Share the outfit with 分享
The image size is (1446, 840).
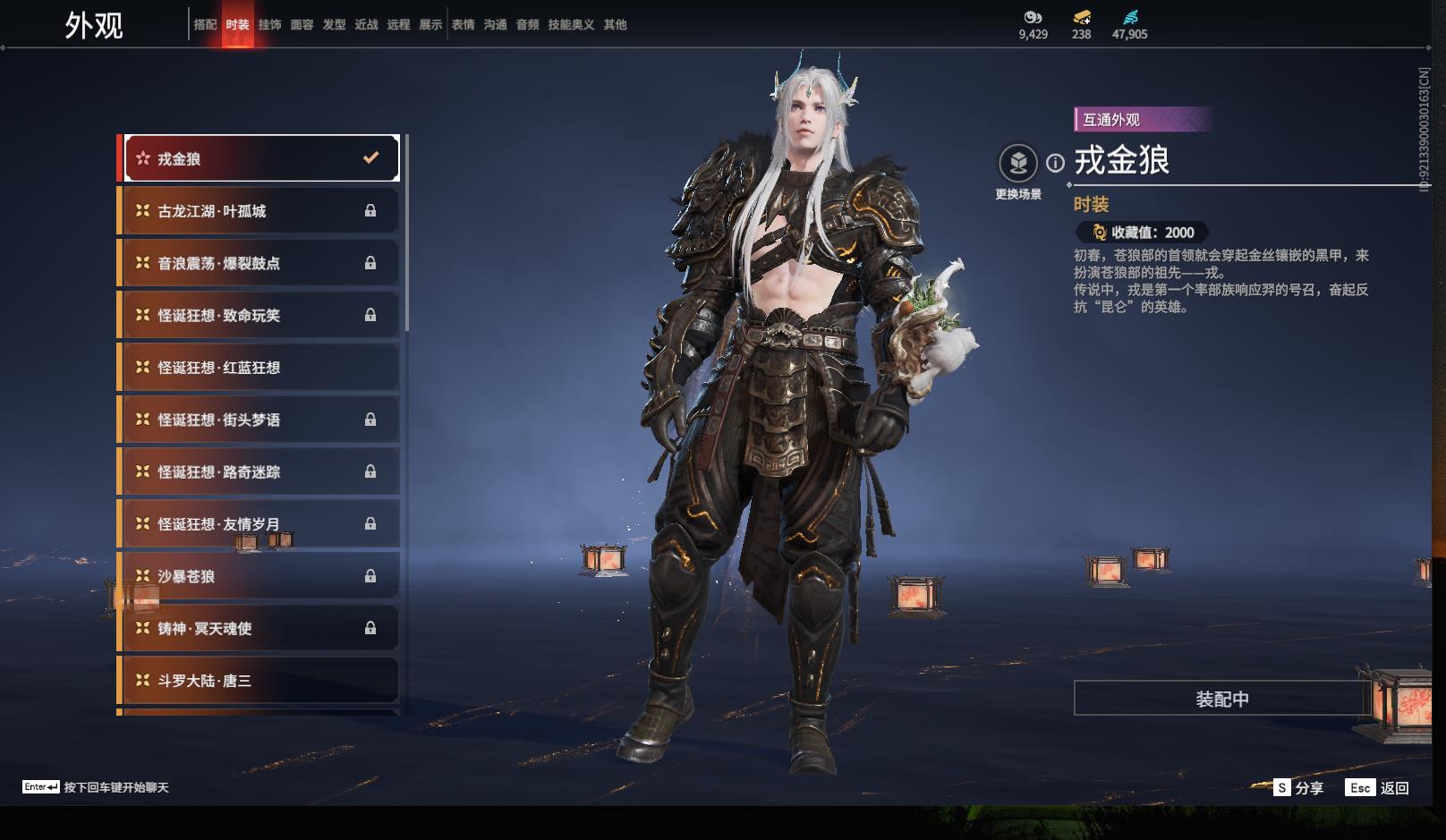tap(1298, 787)
